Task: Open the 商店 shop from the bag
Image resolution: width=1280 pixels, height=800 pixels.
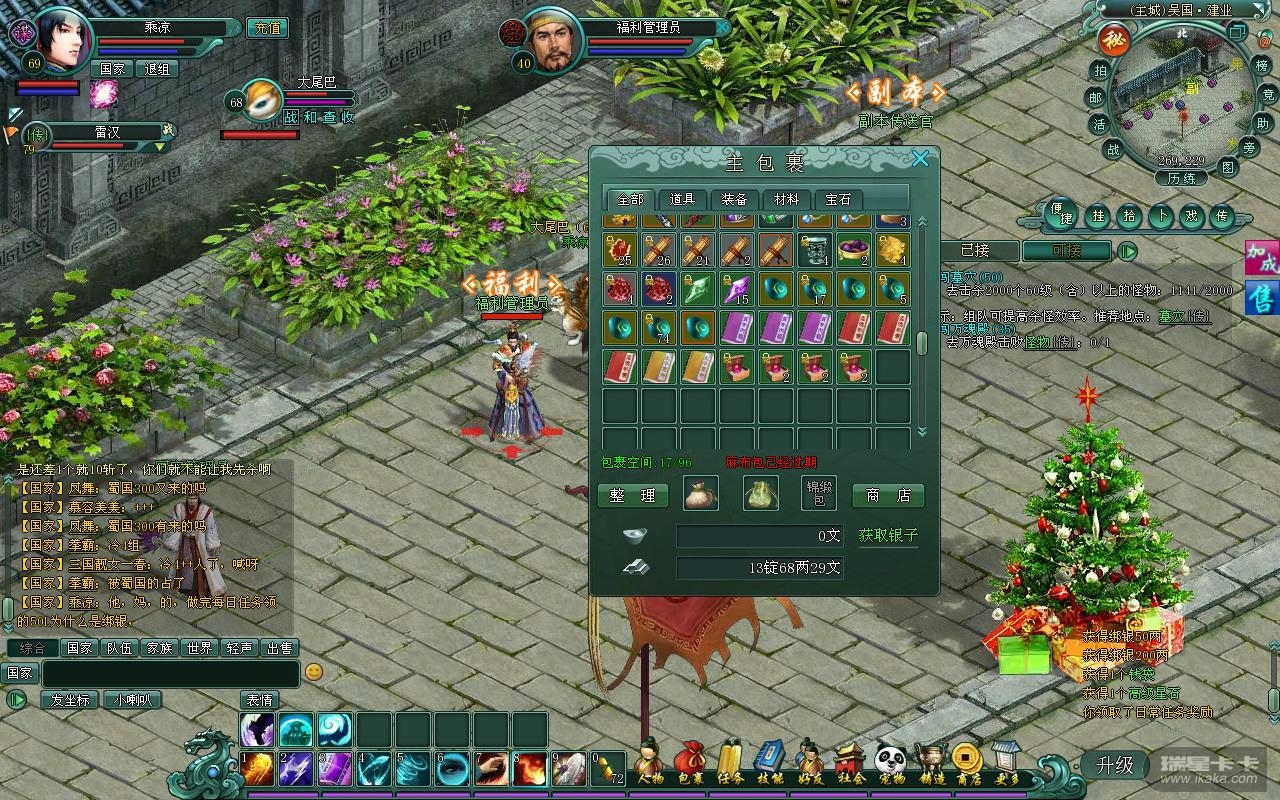Action: pos(888,495)
